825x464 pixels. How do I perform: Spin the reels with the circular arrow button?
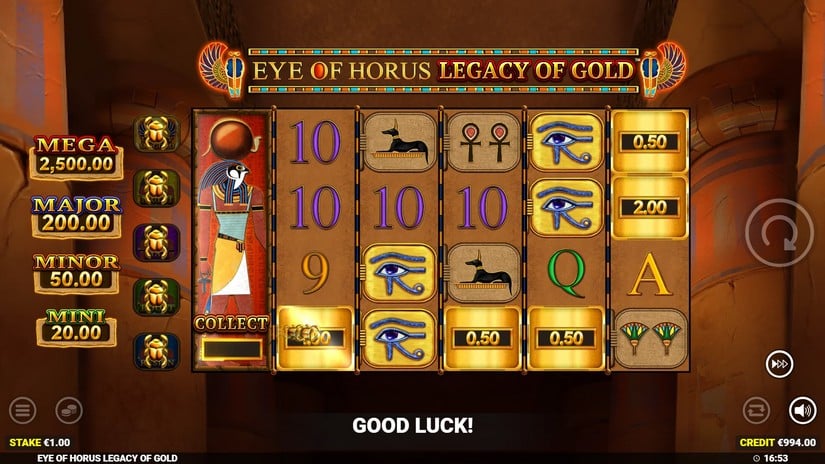click(x=779, y=233)
